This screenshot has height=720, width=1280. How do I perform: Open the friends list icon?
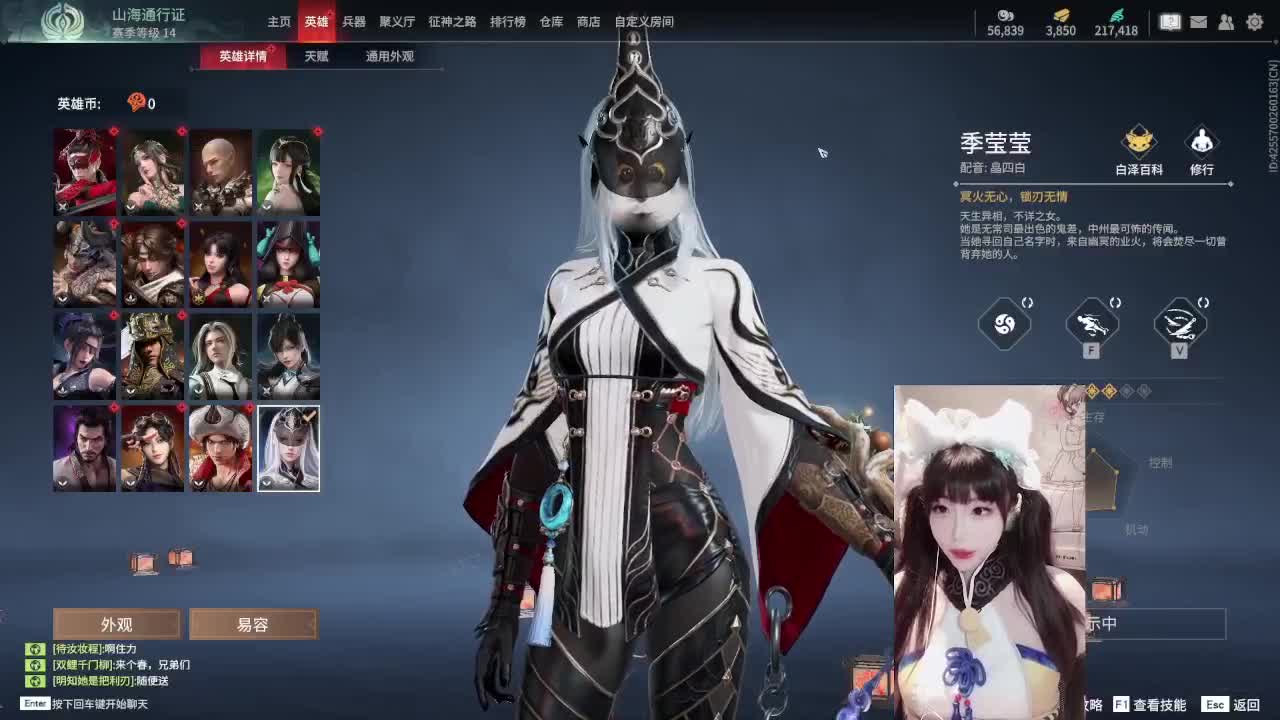(1224, 20)
